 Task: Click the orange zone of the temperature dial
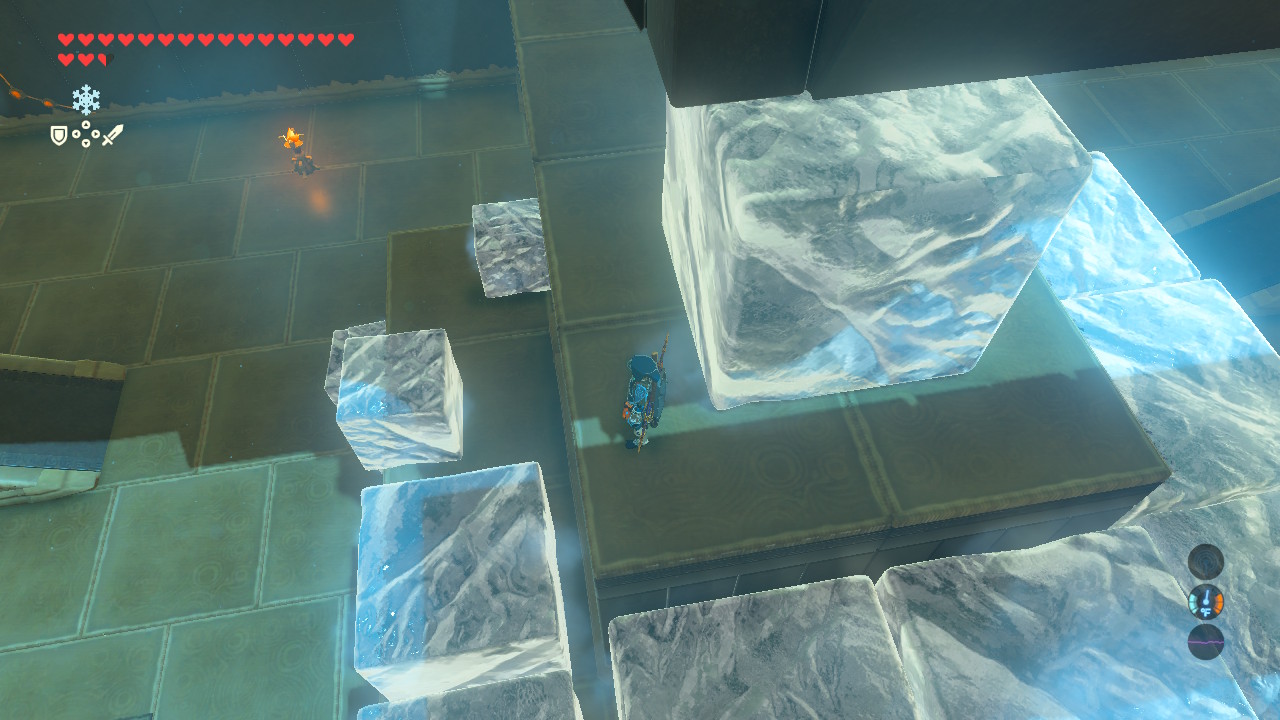[x=1218, y=602]
